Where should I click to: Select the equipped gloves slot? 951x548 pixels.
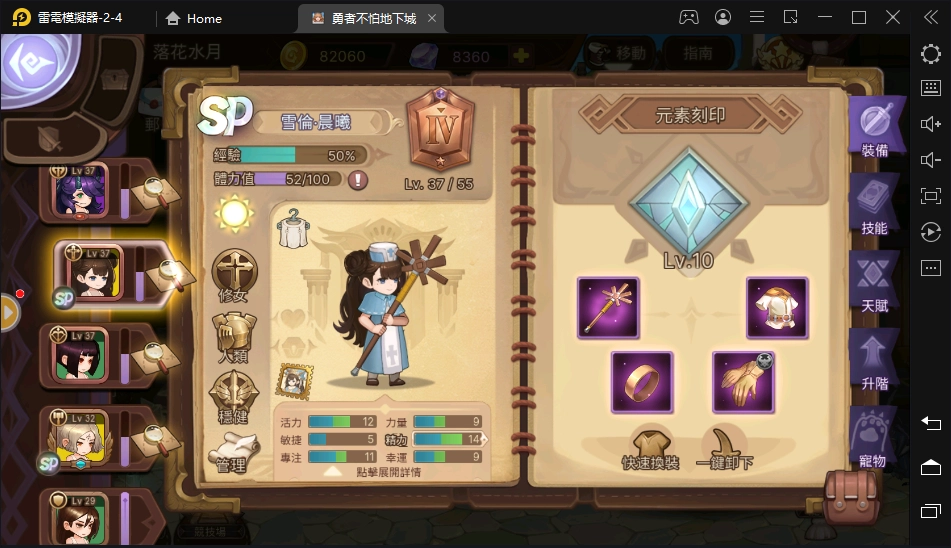743,382
